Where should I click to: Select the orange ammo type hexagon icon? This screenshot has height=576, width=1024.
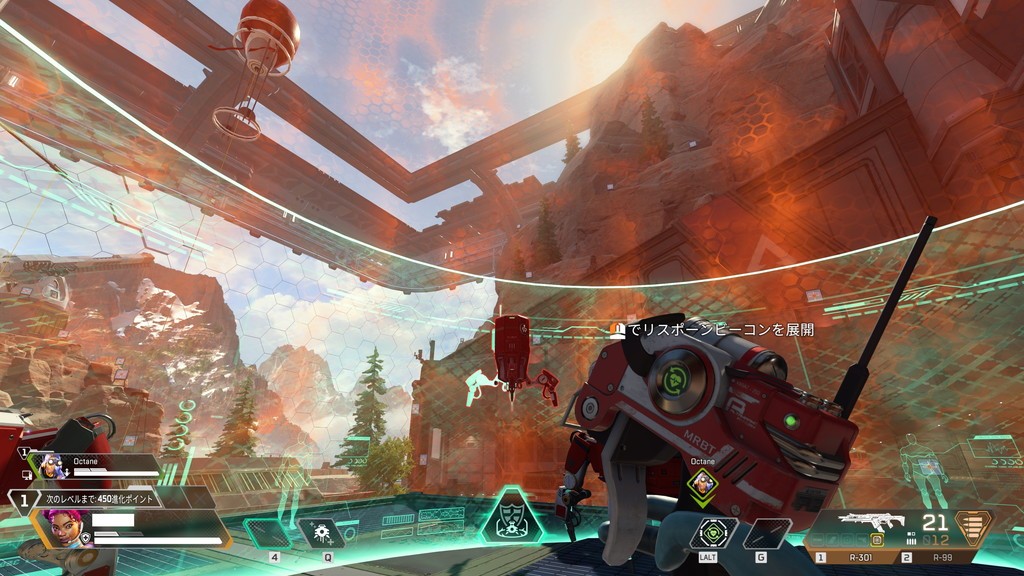(972, 525)
